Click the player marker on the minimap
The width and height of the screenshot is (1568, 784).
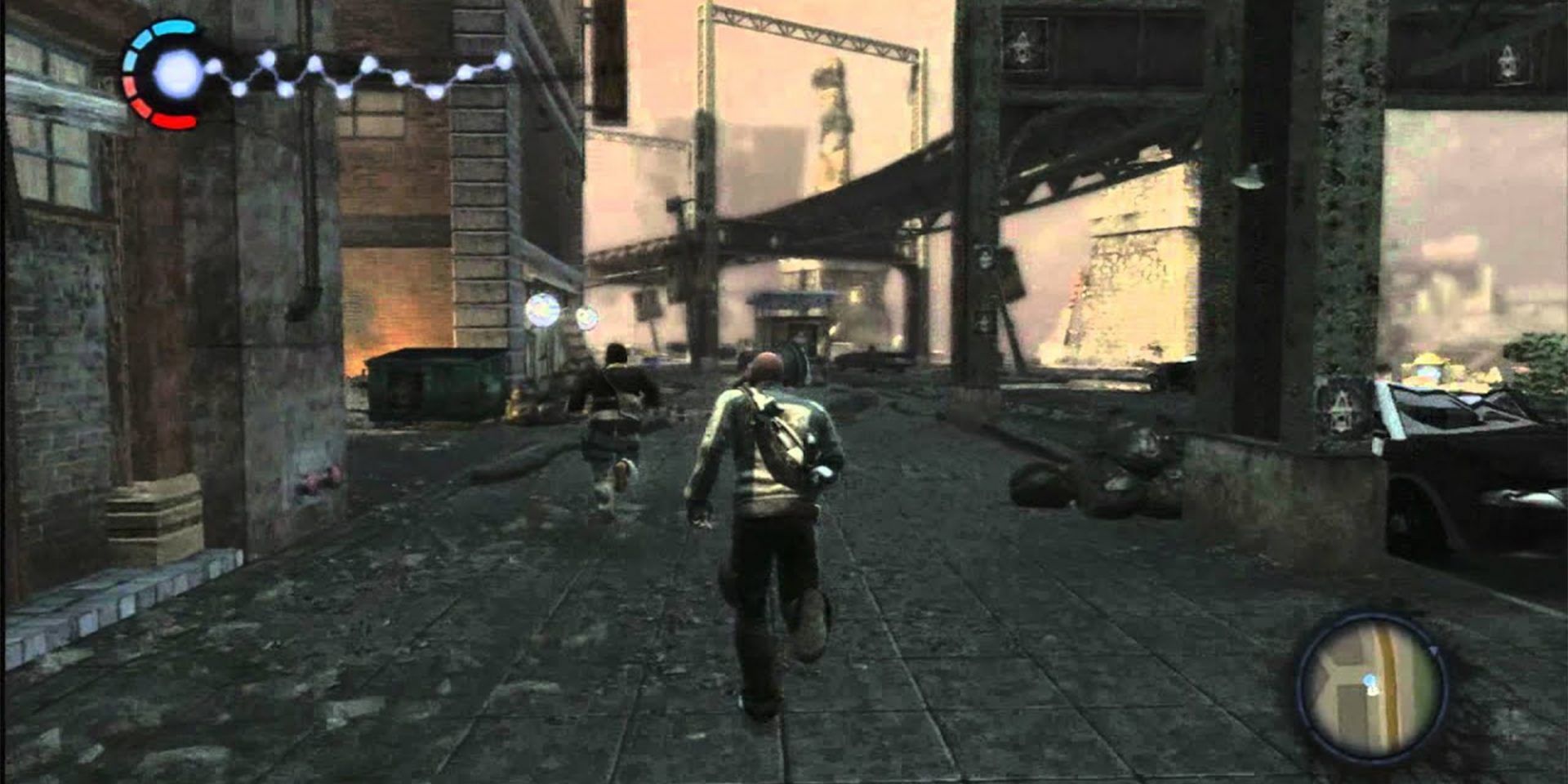pyautogui.click(x=1370, y=681)
